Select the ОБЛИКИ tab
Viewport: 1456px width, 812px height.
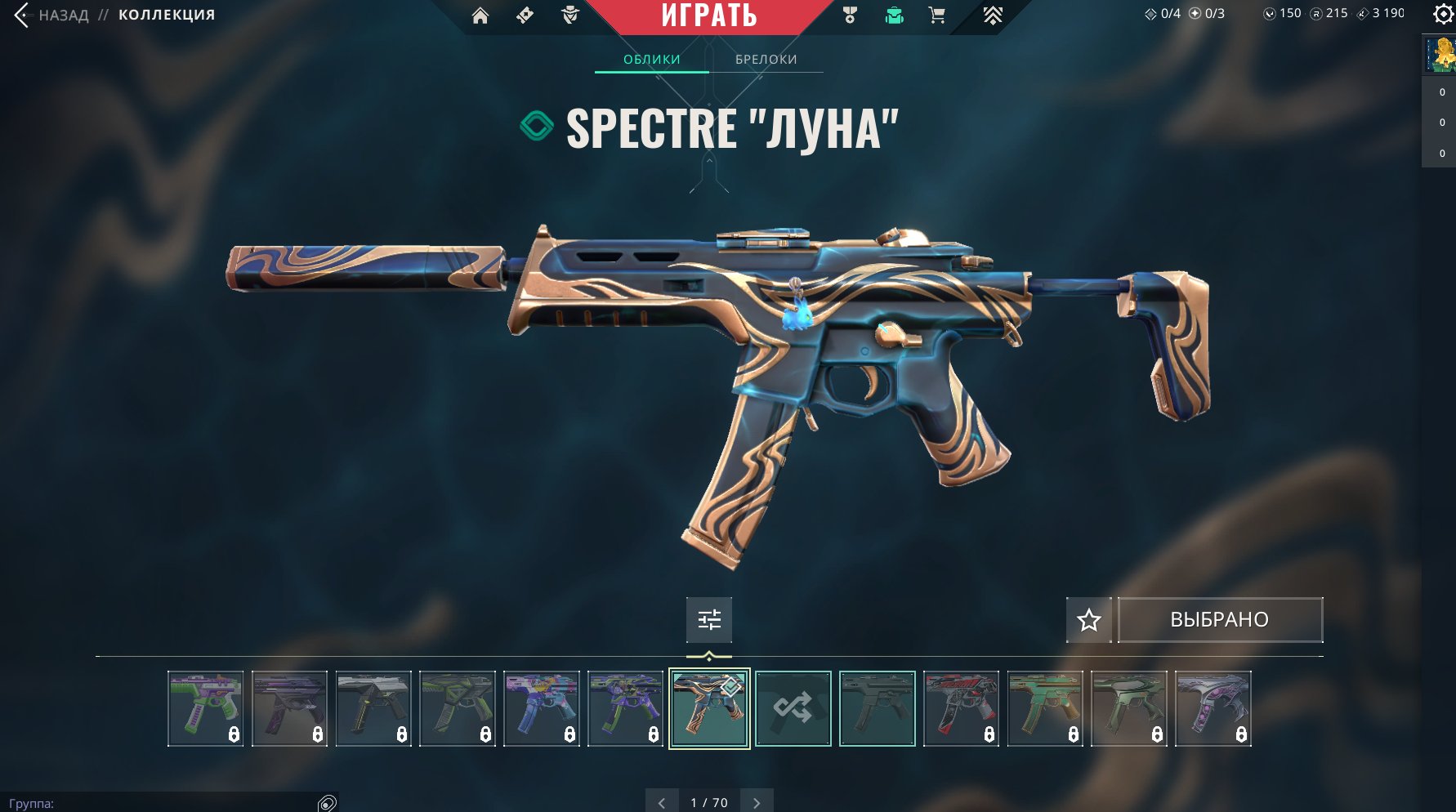[651, 59]
